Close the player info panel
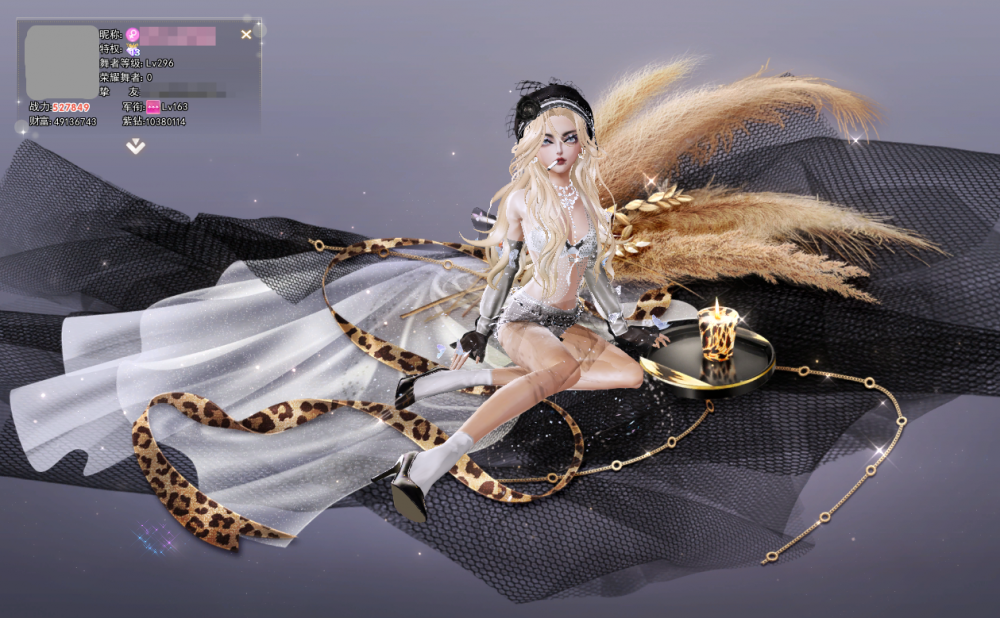Image resolution: width=1000 pixels, height=618 pixels. click(246, 35)
